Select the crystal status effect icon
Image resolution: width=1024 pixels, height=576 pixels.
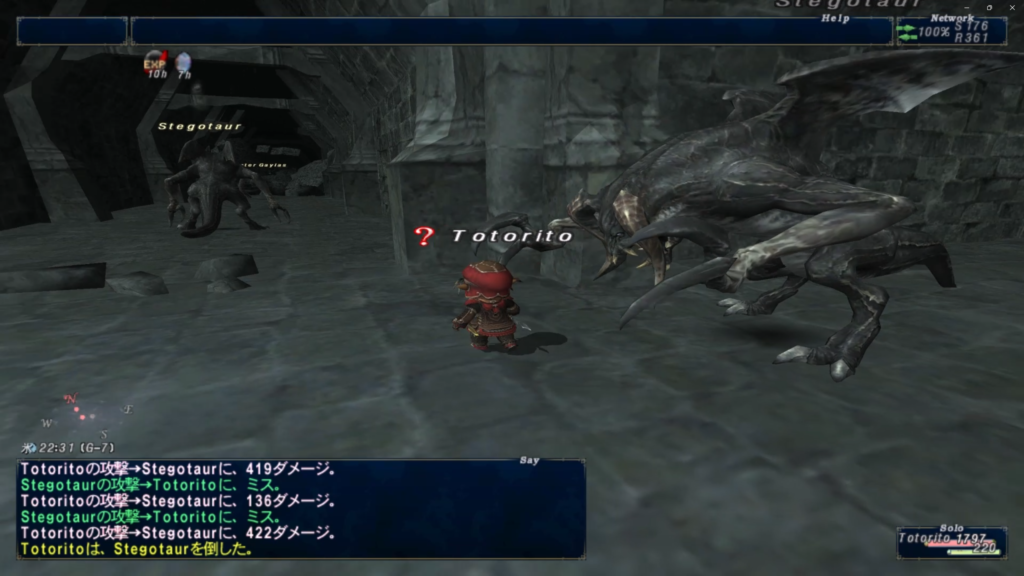(183, 64)
